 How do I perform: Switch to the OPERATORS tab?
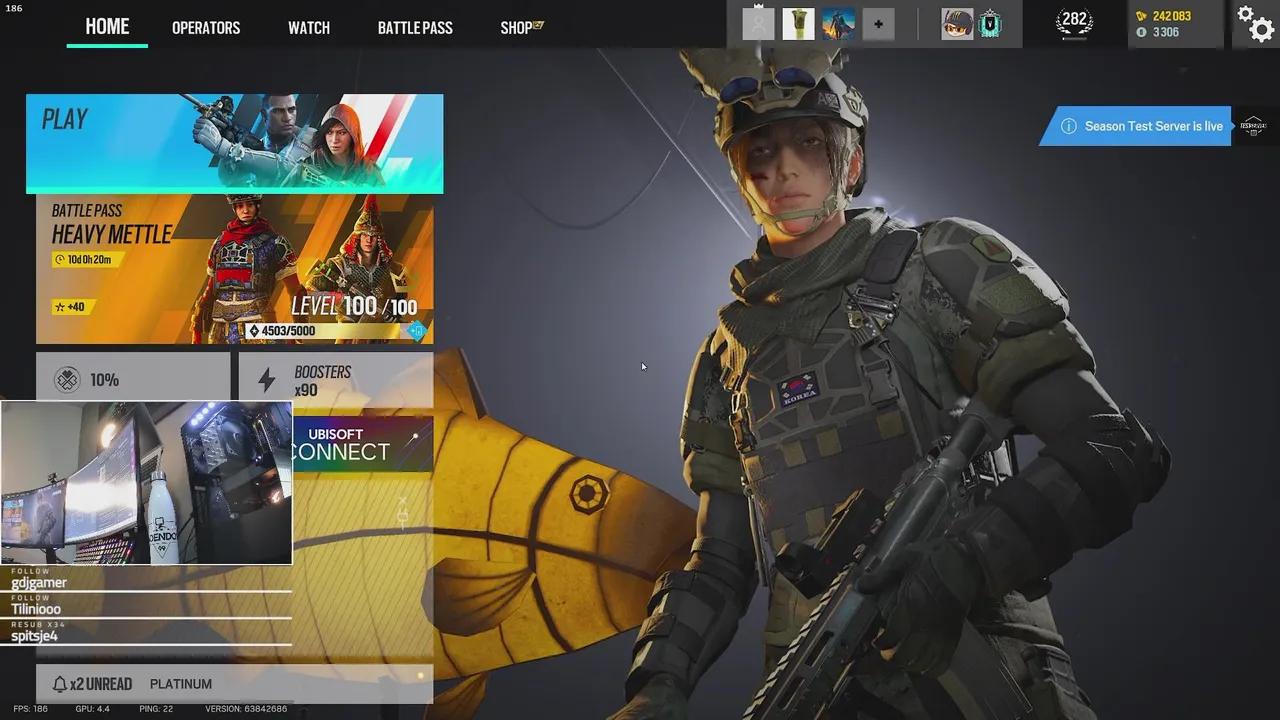pos(206,27)
